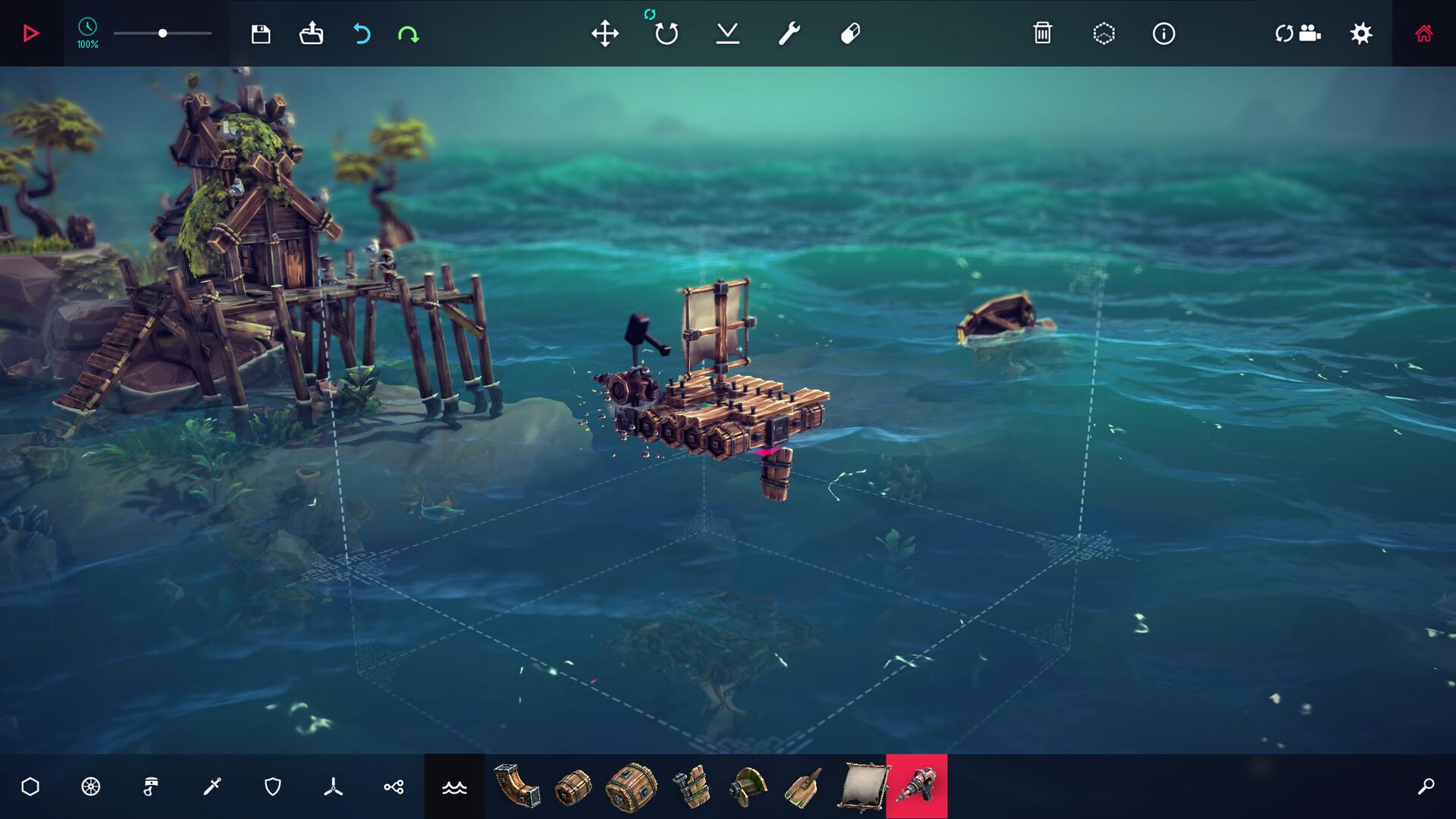
Task: Open the Mechanical wheel block category
Action: click(x=91, y=786)
